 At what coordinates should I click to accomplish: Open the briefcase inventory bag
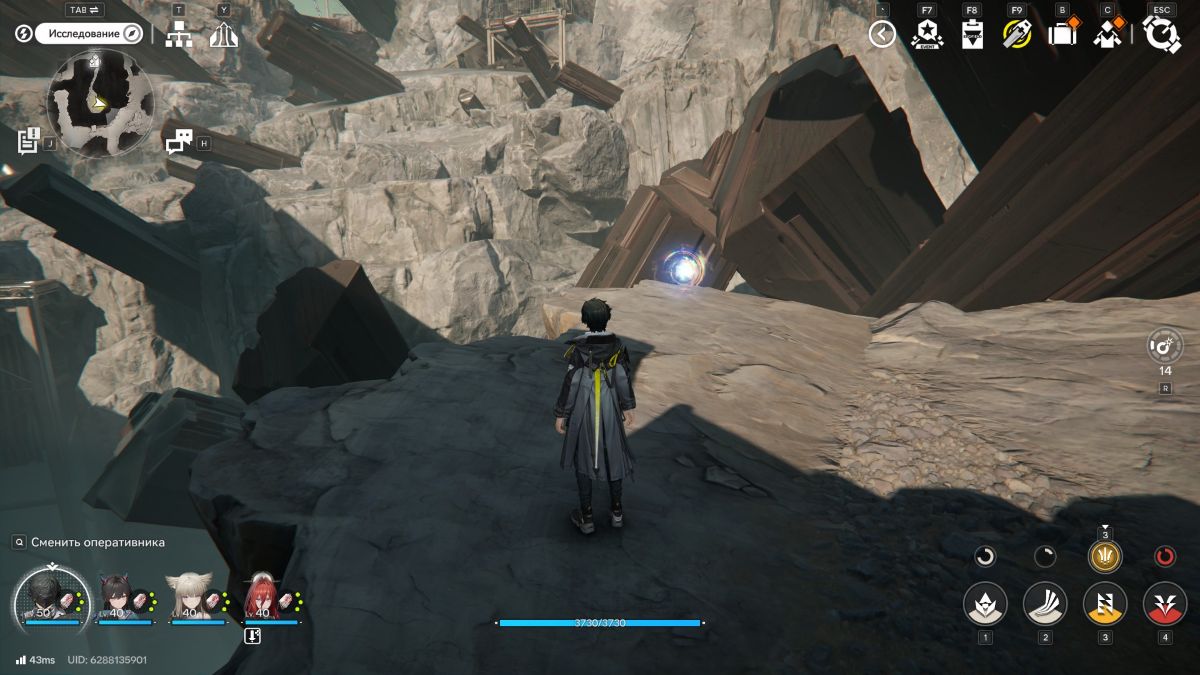(1061, 34)
